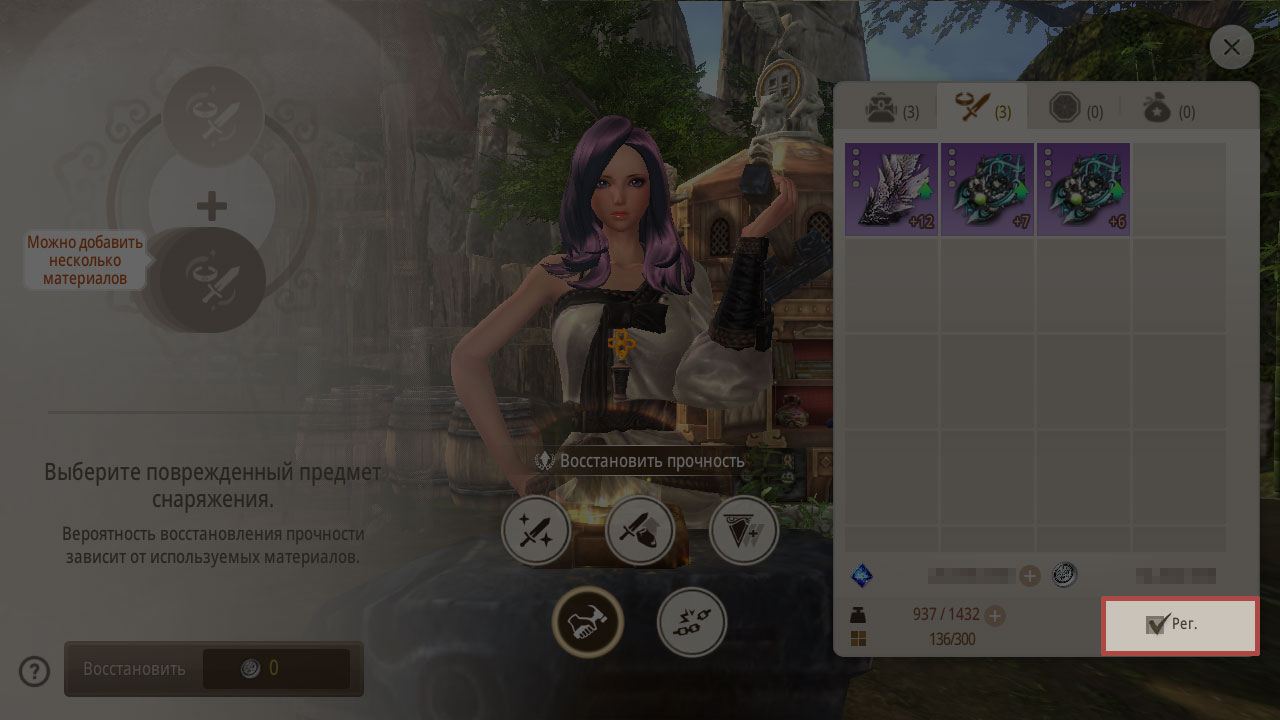
Task: Close the forge window with the X
Action: coord(1231,47)
